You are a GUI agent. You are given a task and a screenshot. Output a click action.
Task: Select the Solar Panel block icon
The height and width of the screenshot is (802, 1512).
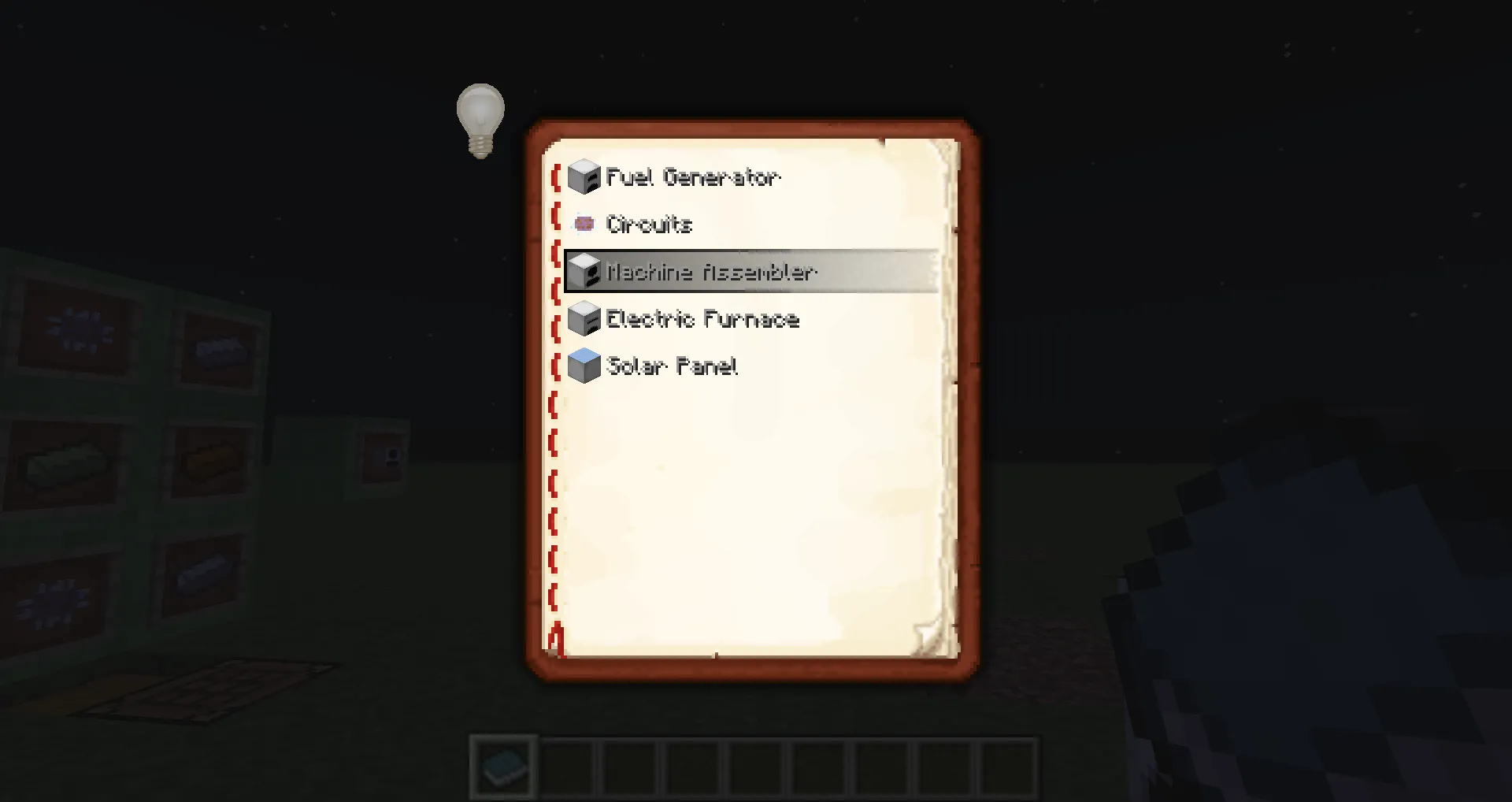pyautogui.click(x=584, y=366)
